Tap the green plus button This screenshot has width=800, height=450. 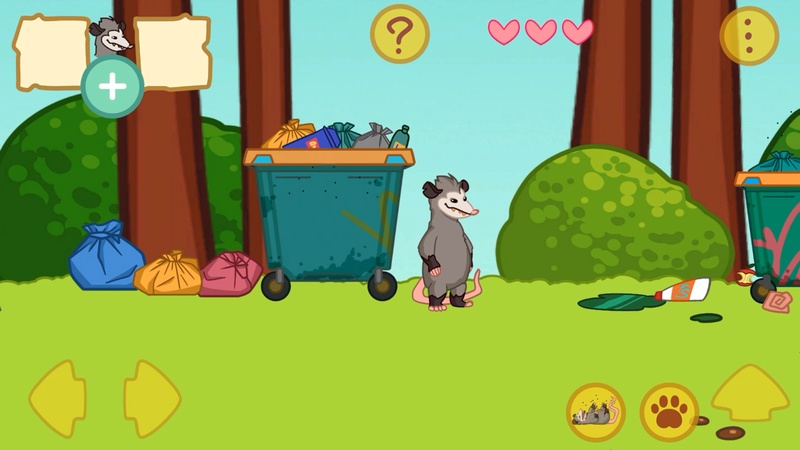pos(112,87)
